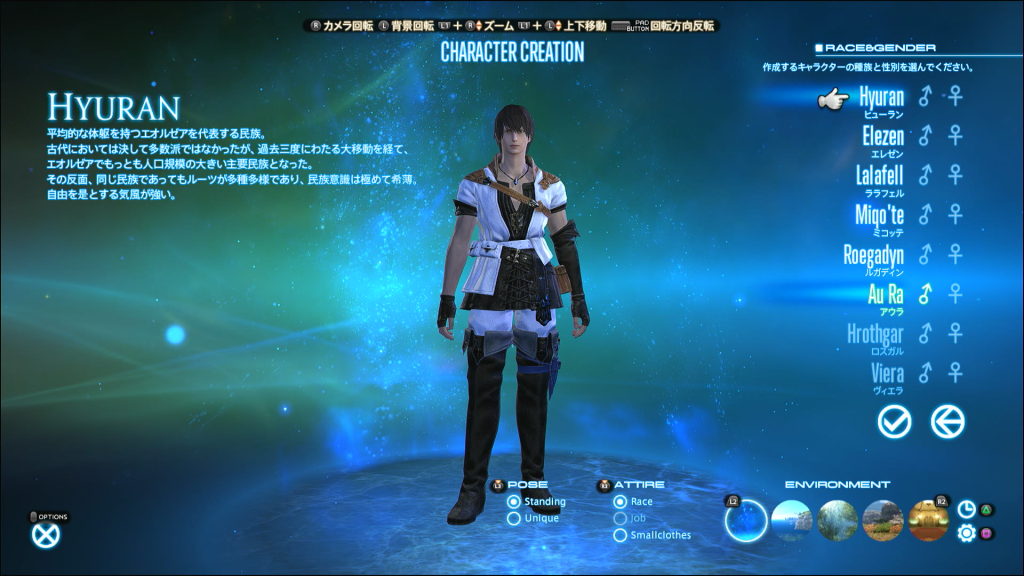Viewport: 1024px width, 576px height.
Task: Switch pose to Unique
Action: (514, 518)
